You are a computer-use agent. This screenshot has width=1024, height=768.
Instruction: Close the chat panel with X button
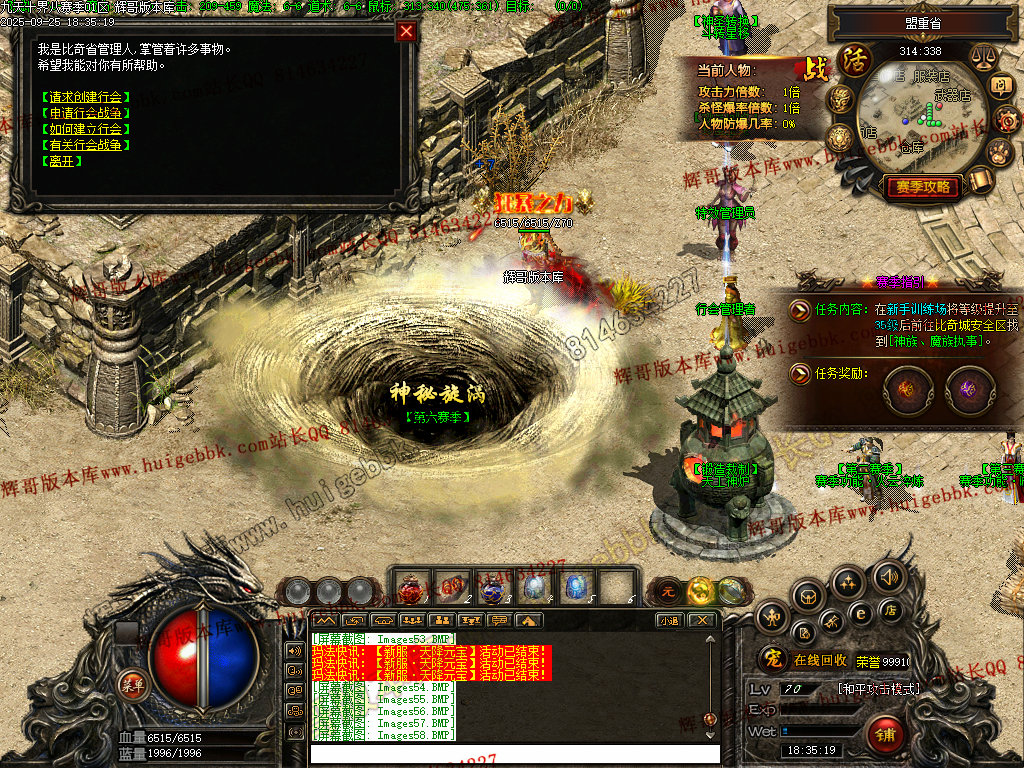[702, 621]
